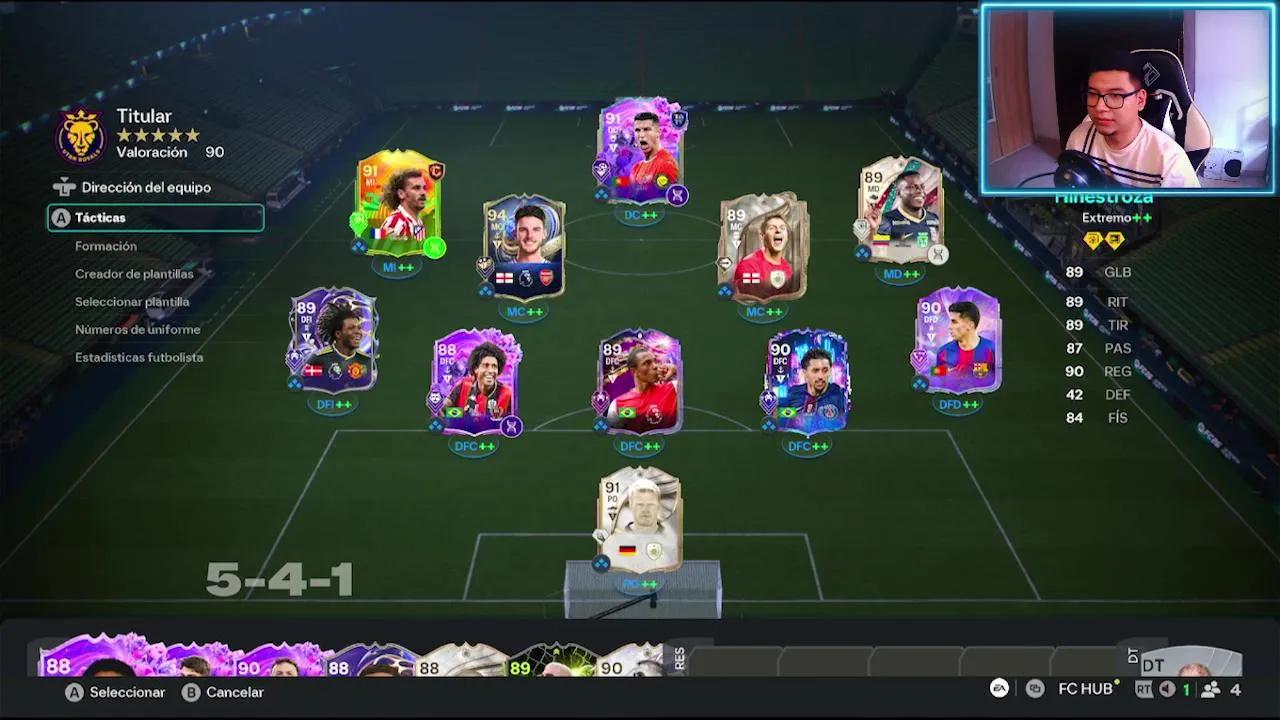
Task: Select the 89-rated central centre-back card
Action: pos(640,382)
